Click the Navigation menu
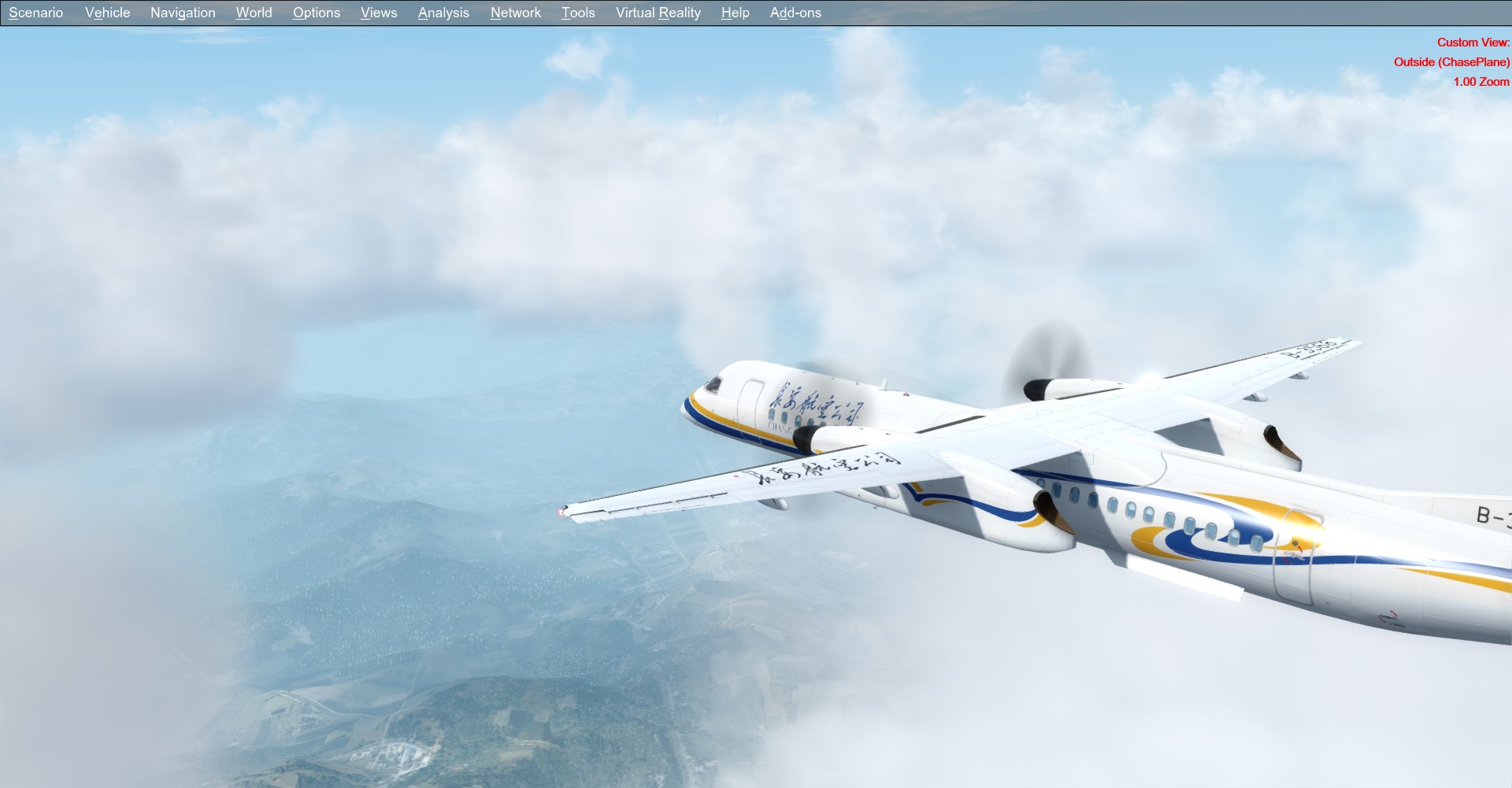1512x788 pixels. [x=183, y=13]
